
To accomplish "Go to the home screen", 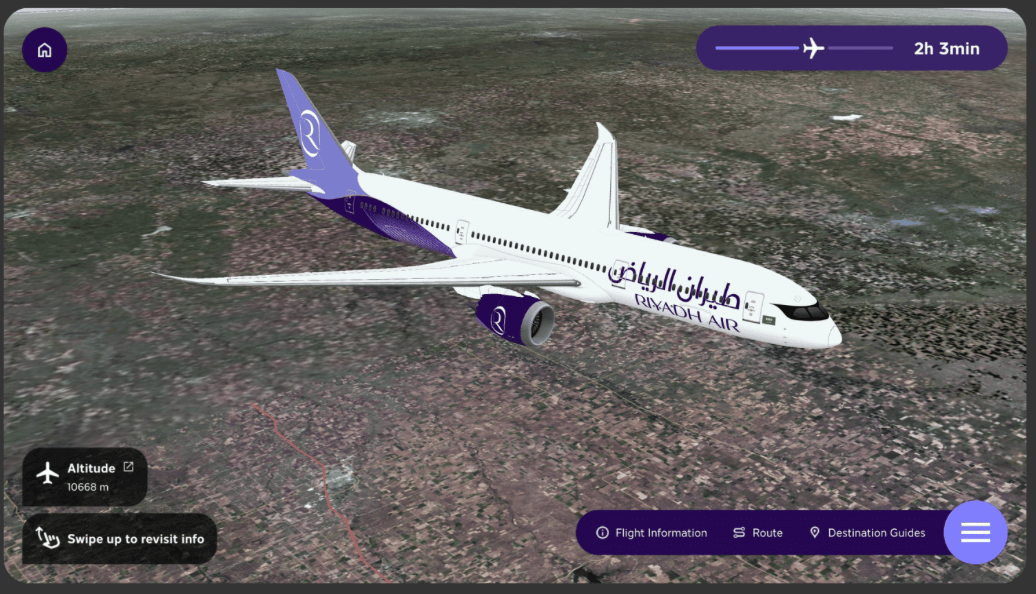I will [44, 50].
